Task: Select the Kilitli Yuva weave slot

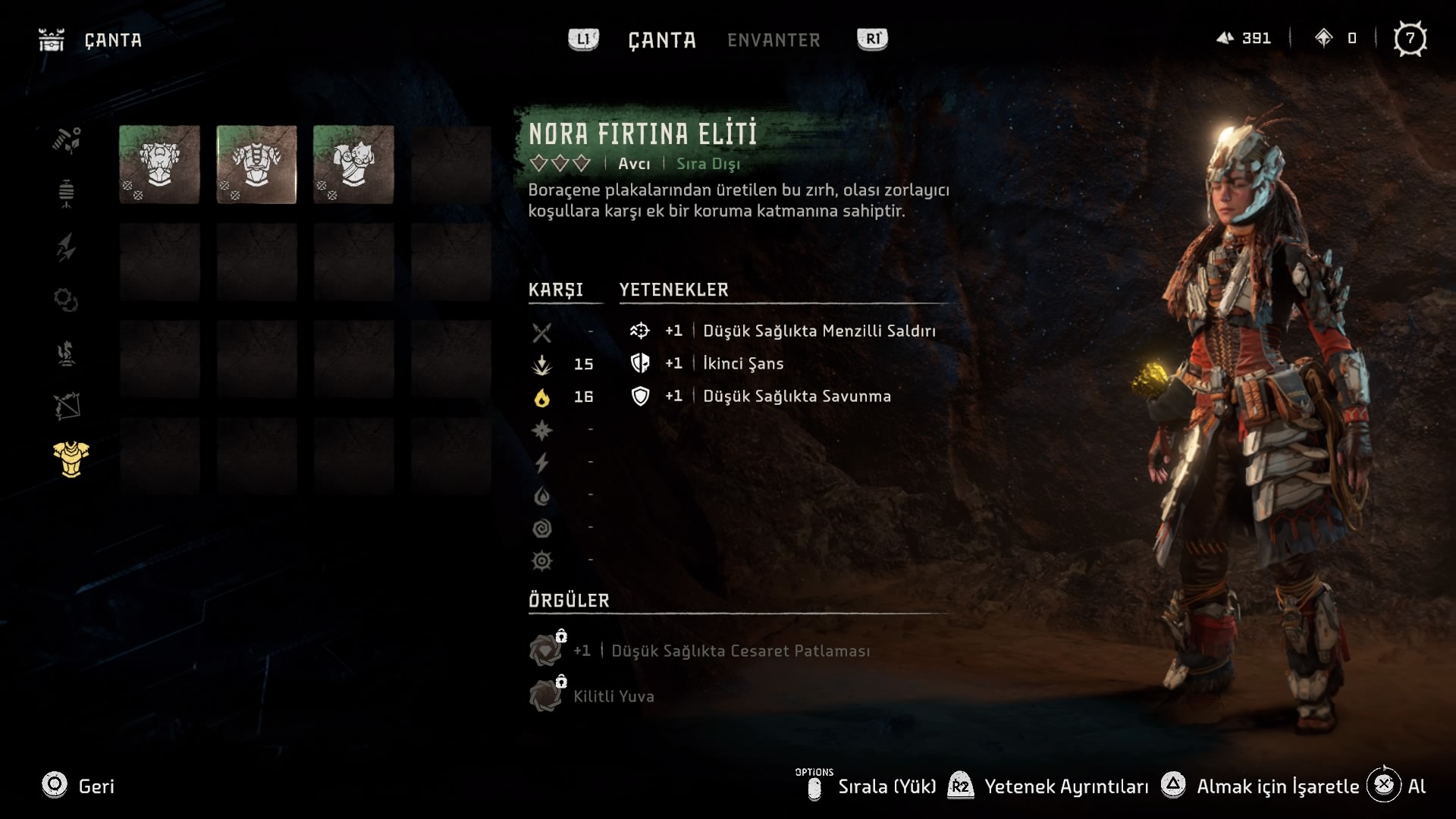Action: coord(613,696)
